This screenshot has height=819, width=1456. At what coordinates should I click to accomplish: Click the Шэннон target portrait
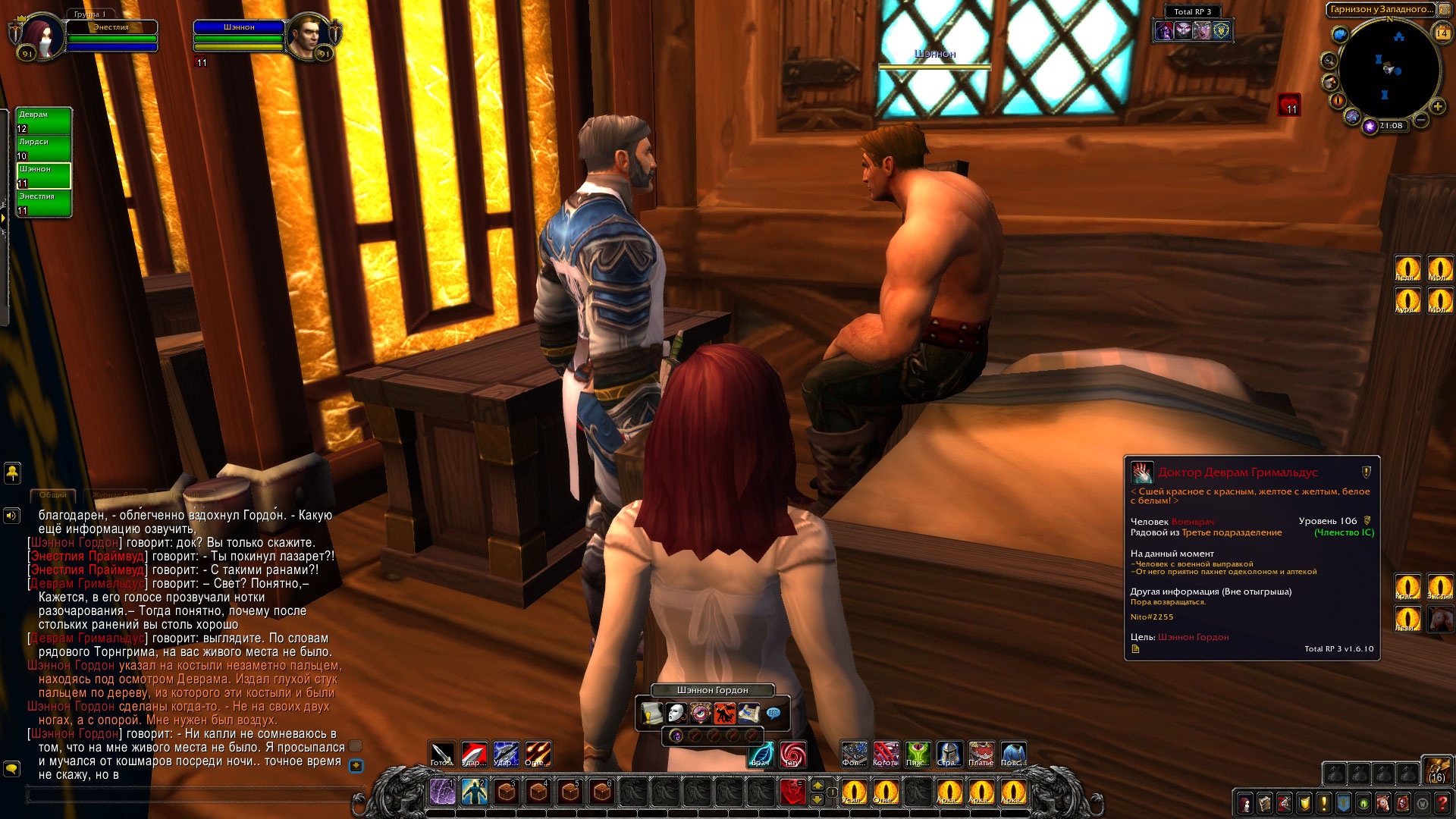(x=306, y=35)
